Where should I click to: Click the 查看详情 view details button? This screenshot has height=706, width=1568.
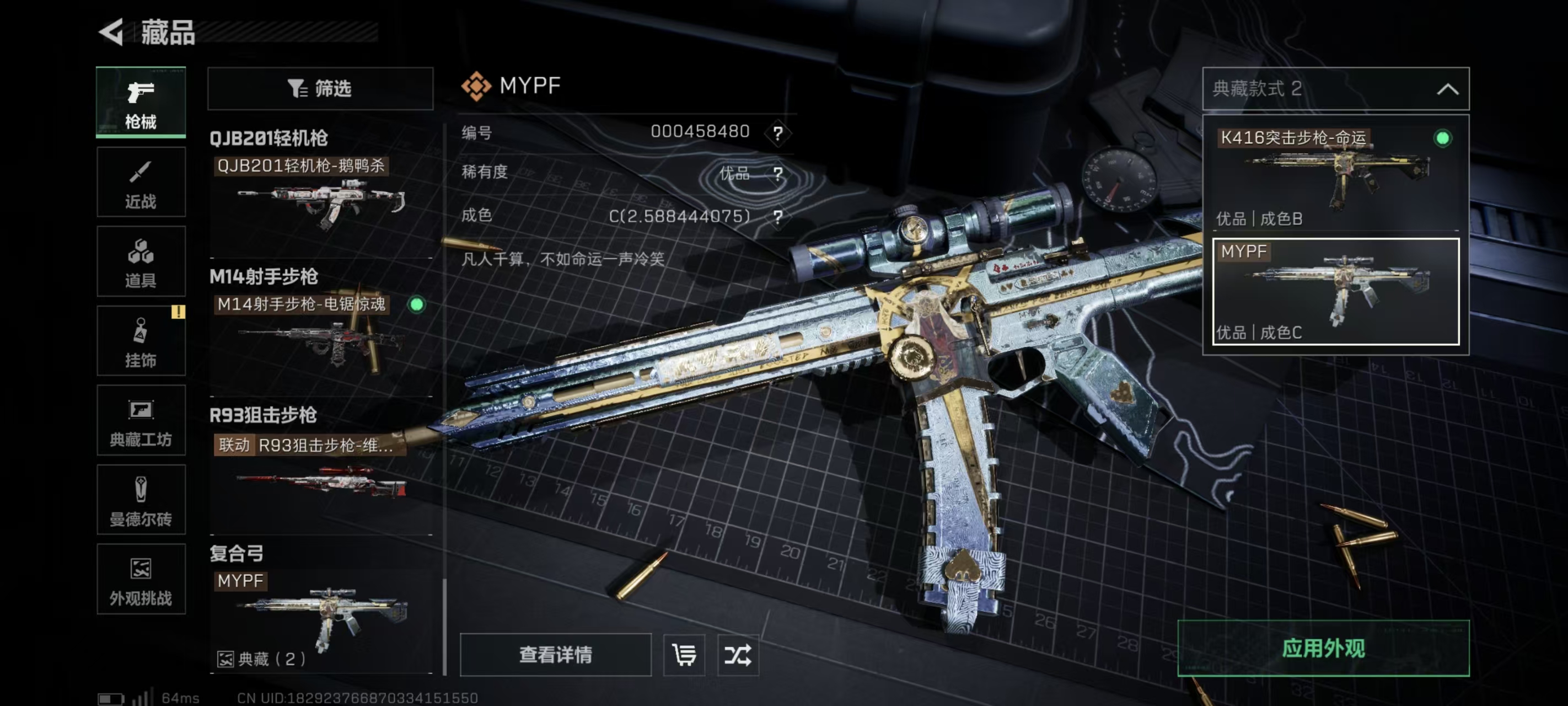point(555,655)
